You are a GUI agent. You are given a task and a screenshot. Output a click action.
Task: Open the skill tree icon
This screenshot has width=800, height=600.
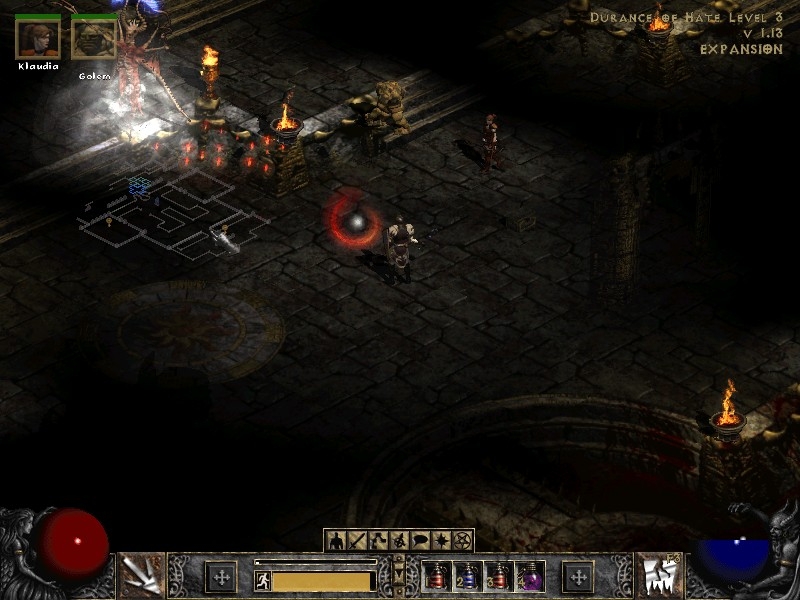pos(378,541)
